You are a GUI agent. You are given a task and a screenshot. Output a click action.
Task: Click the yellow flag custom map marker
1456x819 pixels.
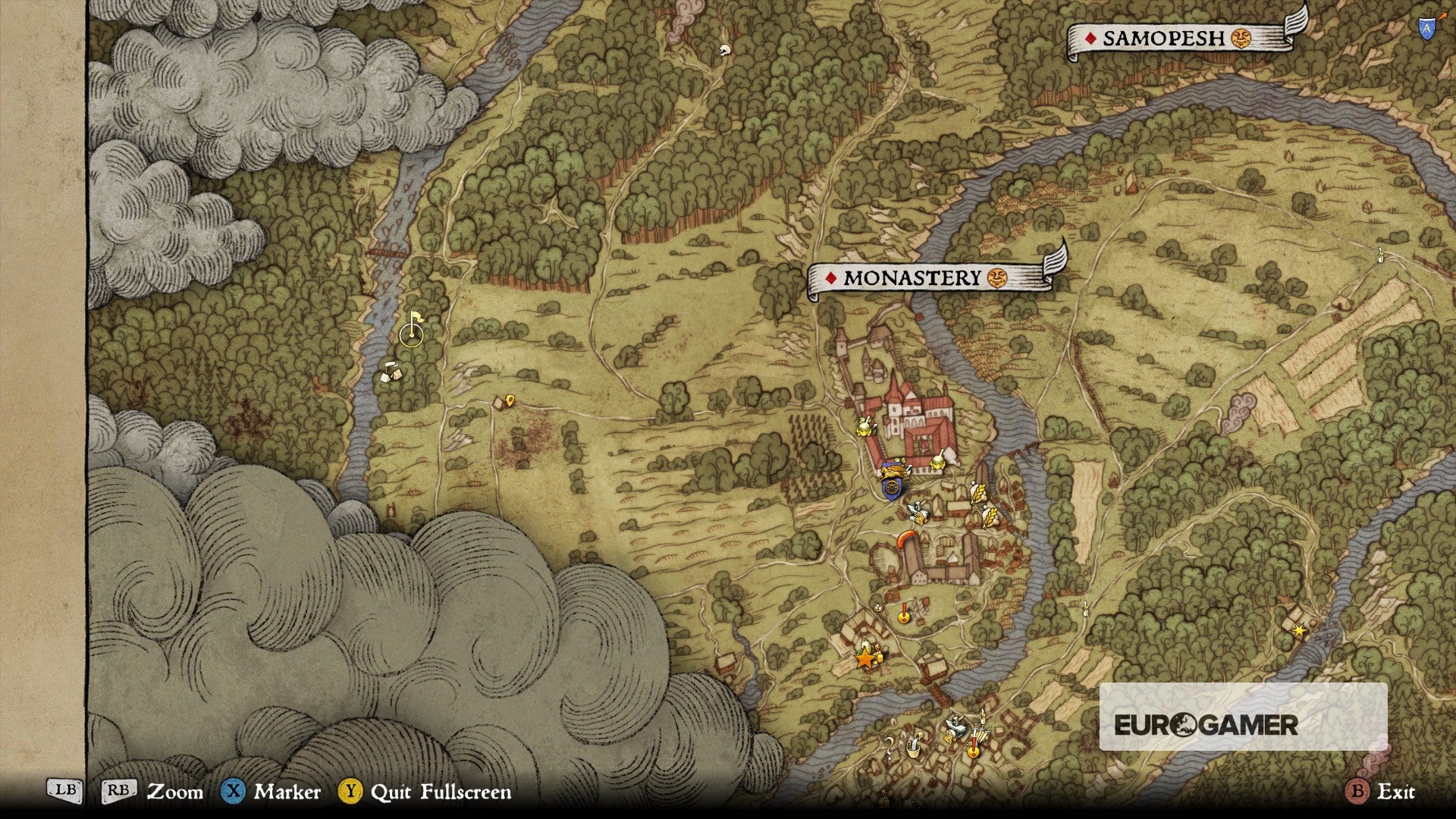click(x=414, y=322)
